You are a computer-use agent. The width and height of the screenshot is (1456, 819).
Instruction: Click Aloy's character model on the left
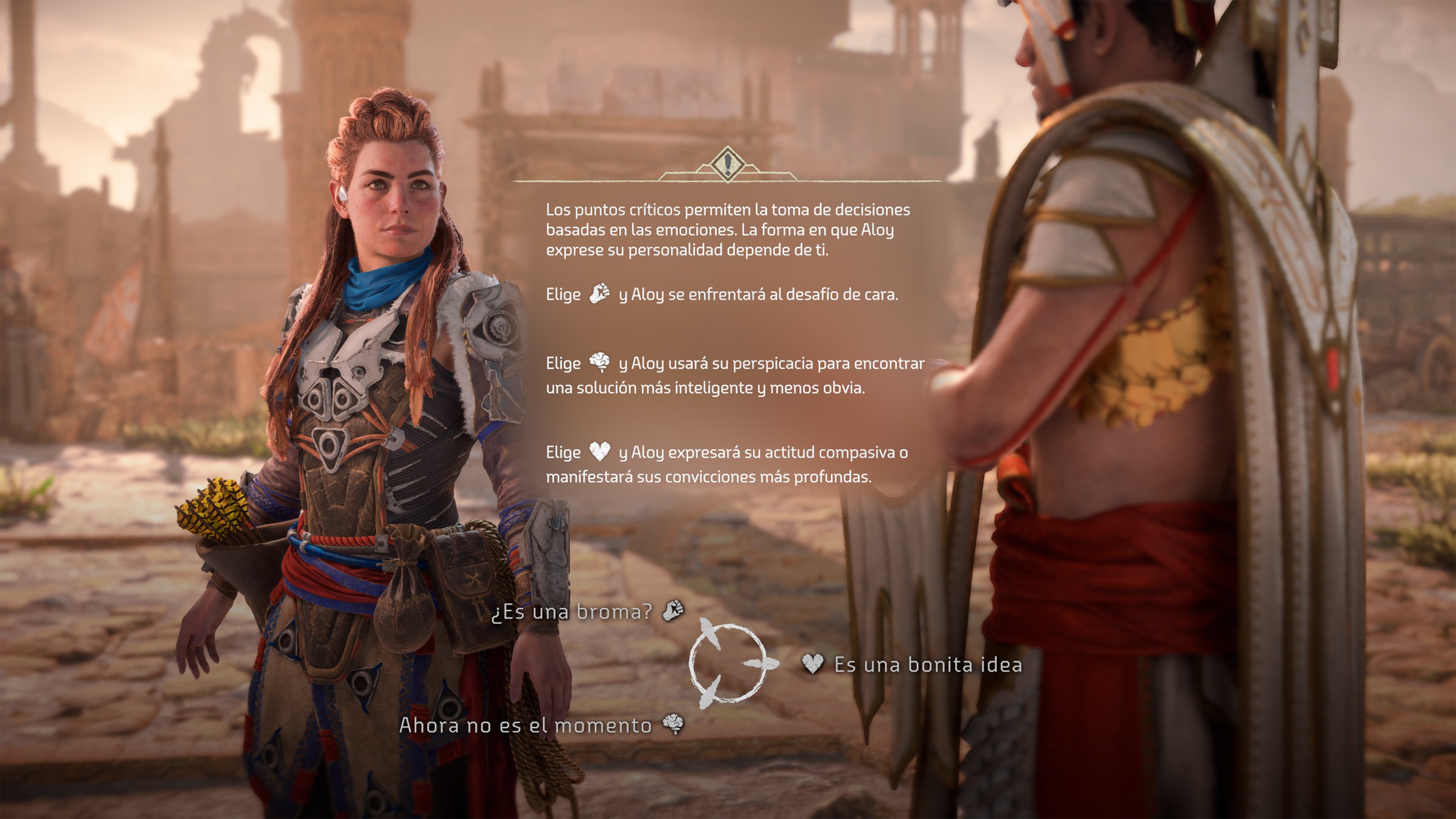(x=373, y=396)
